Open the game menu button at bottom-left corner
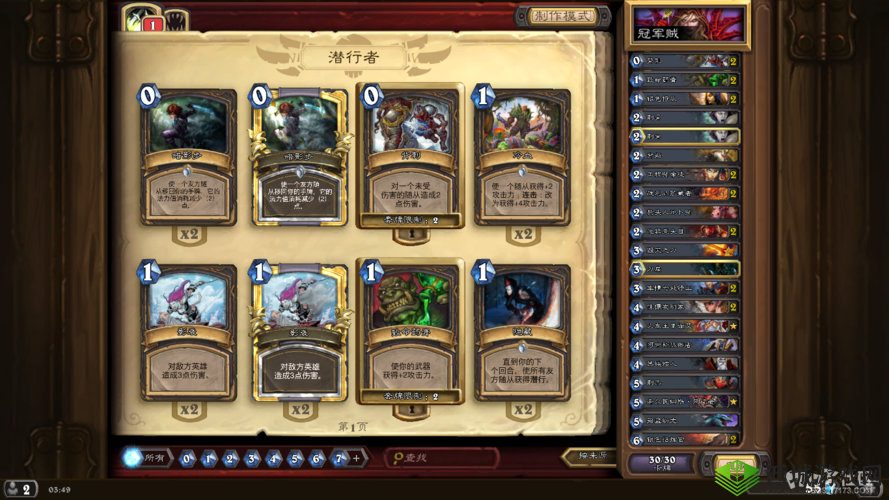Screen dimensions: 889x500 pos(22,489)
